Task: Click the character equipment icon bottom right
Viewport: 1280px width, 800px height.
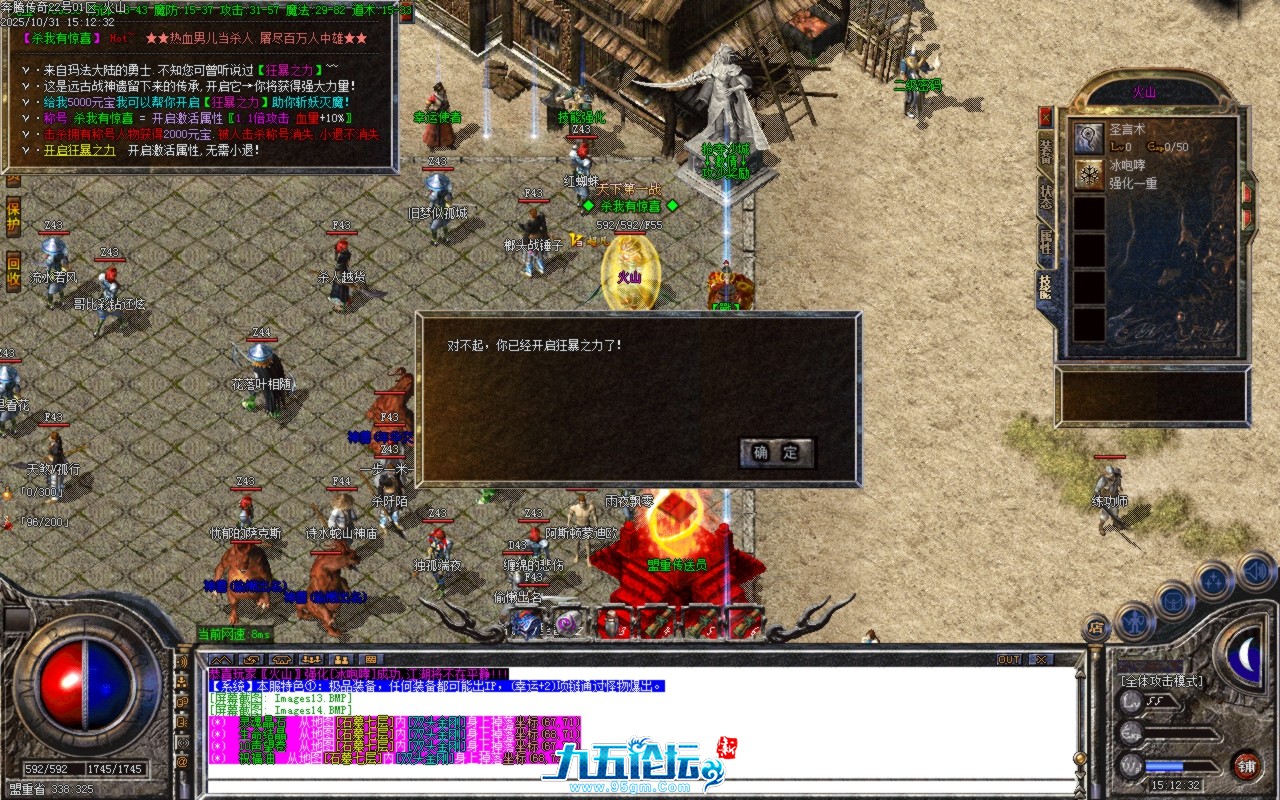Action: (x=1135, y=622)
